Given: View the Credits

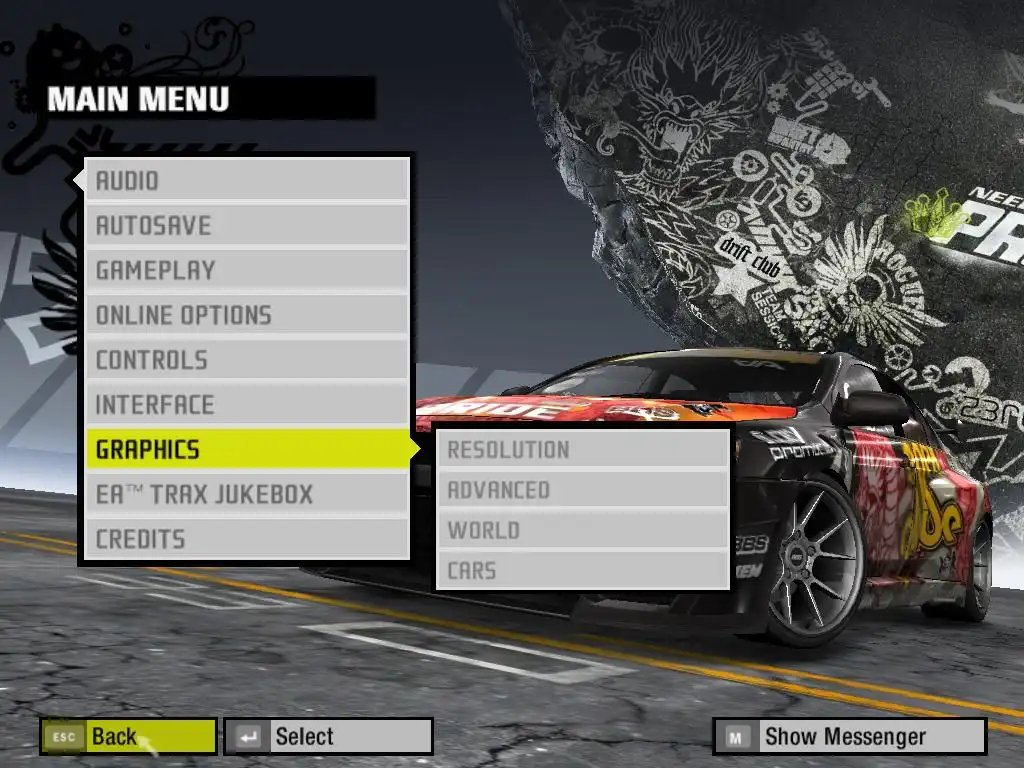Looking at the screenshot, I should (247, 539).
